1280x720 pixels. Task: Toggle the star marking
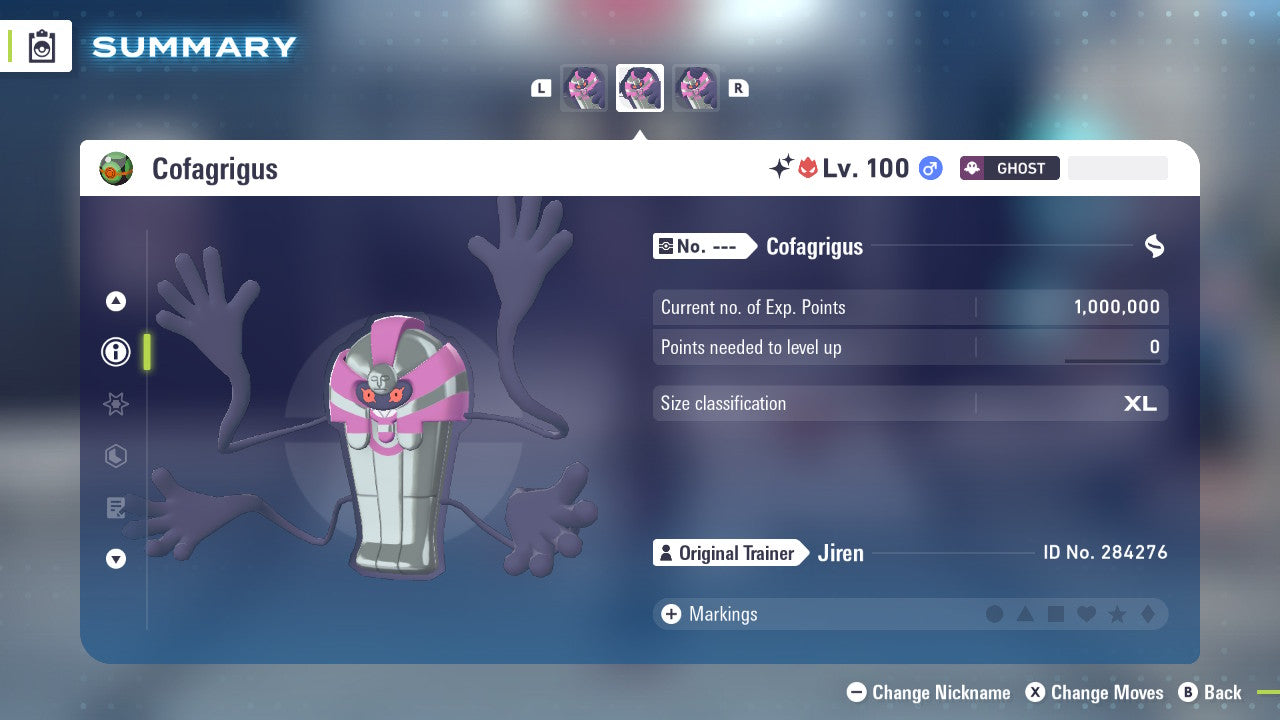[1117, 614]
